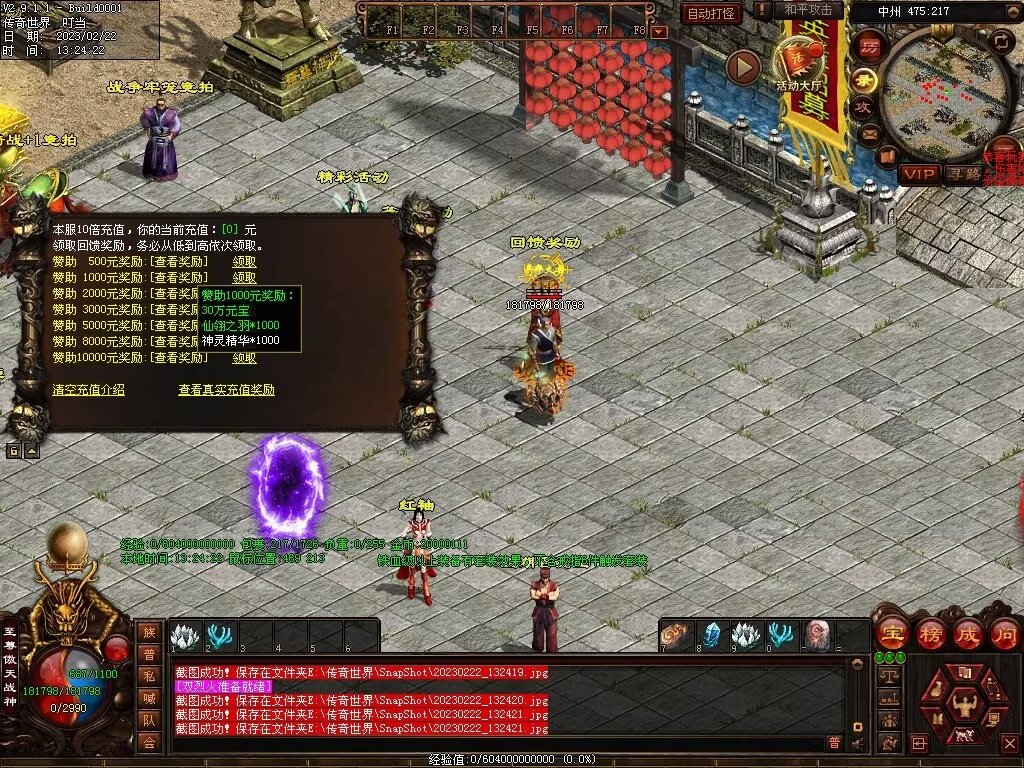Image resolution: width=1024 pixels, height=768 pixels.
Task: Switch the 和平攻击 attack mode
Action: pyautogui.click(x=808, y=10)
